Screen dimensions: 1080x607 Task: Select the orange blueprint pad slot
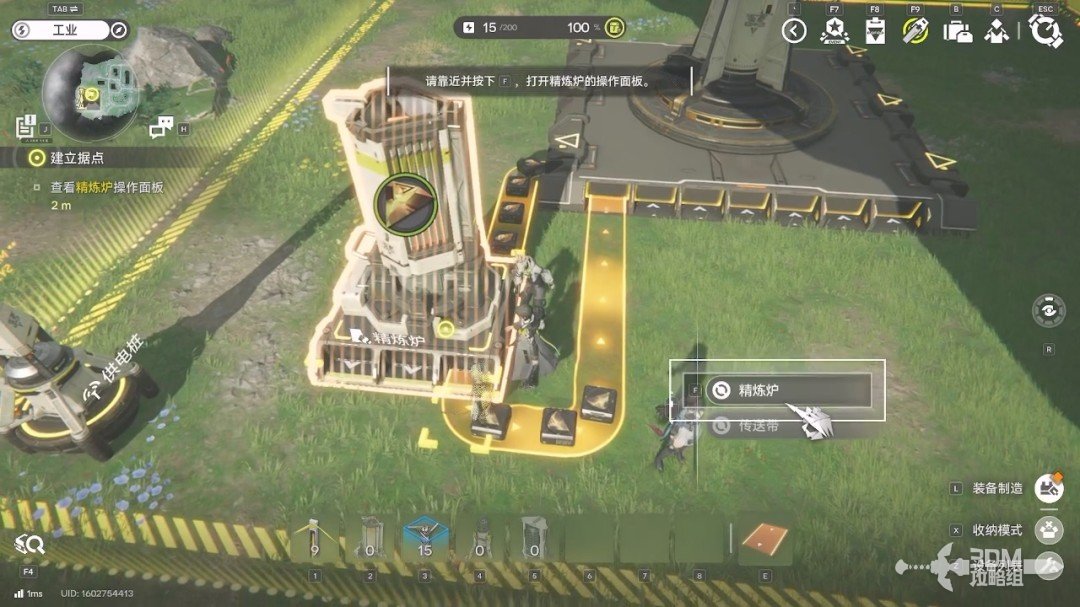(x=766, y=541)
